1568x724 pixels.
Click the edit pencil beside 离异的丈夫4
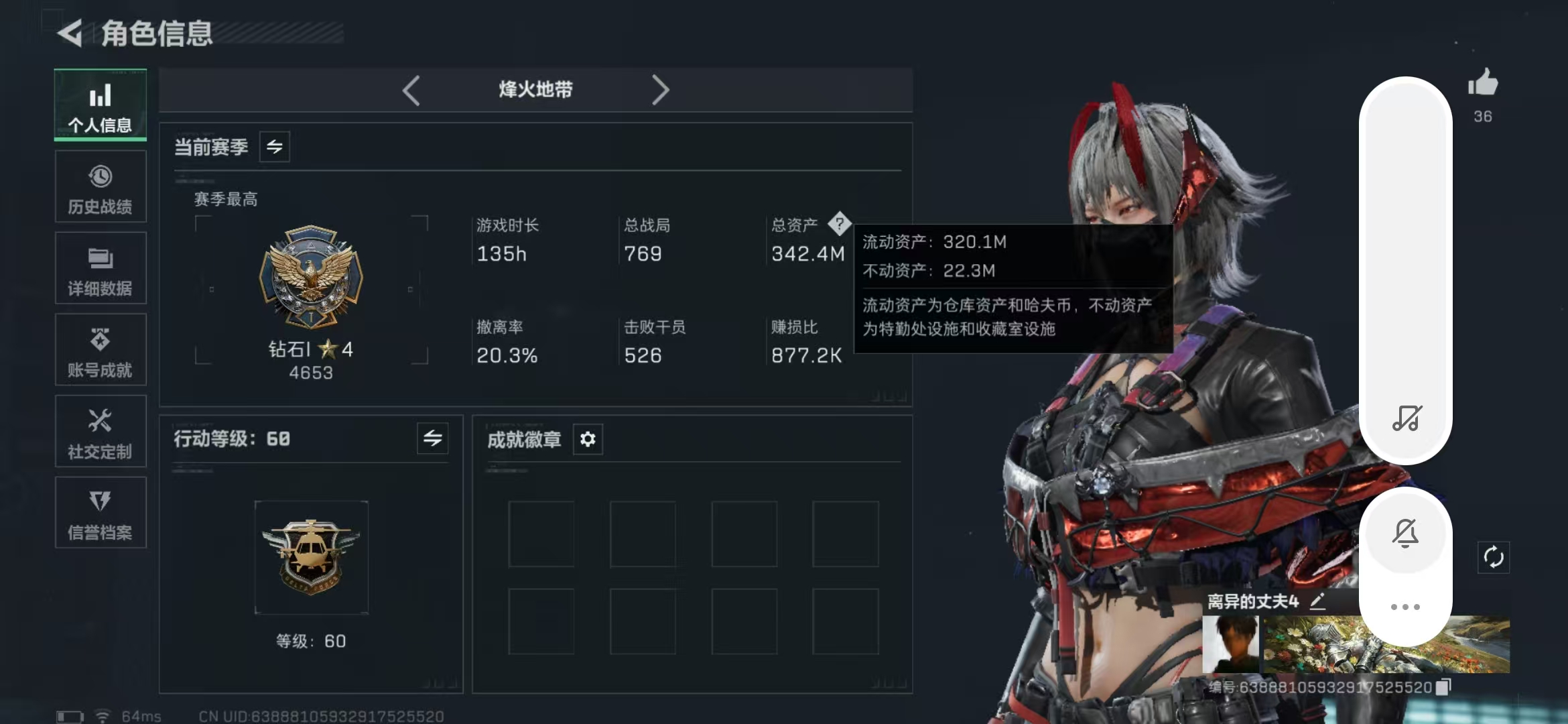pos(1317,601)
